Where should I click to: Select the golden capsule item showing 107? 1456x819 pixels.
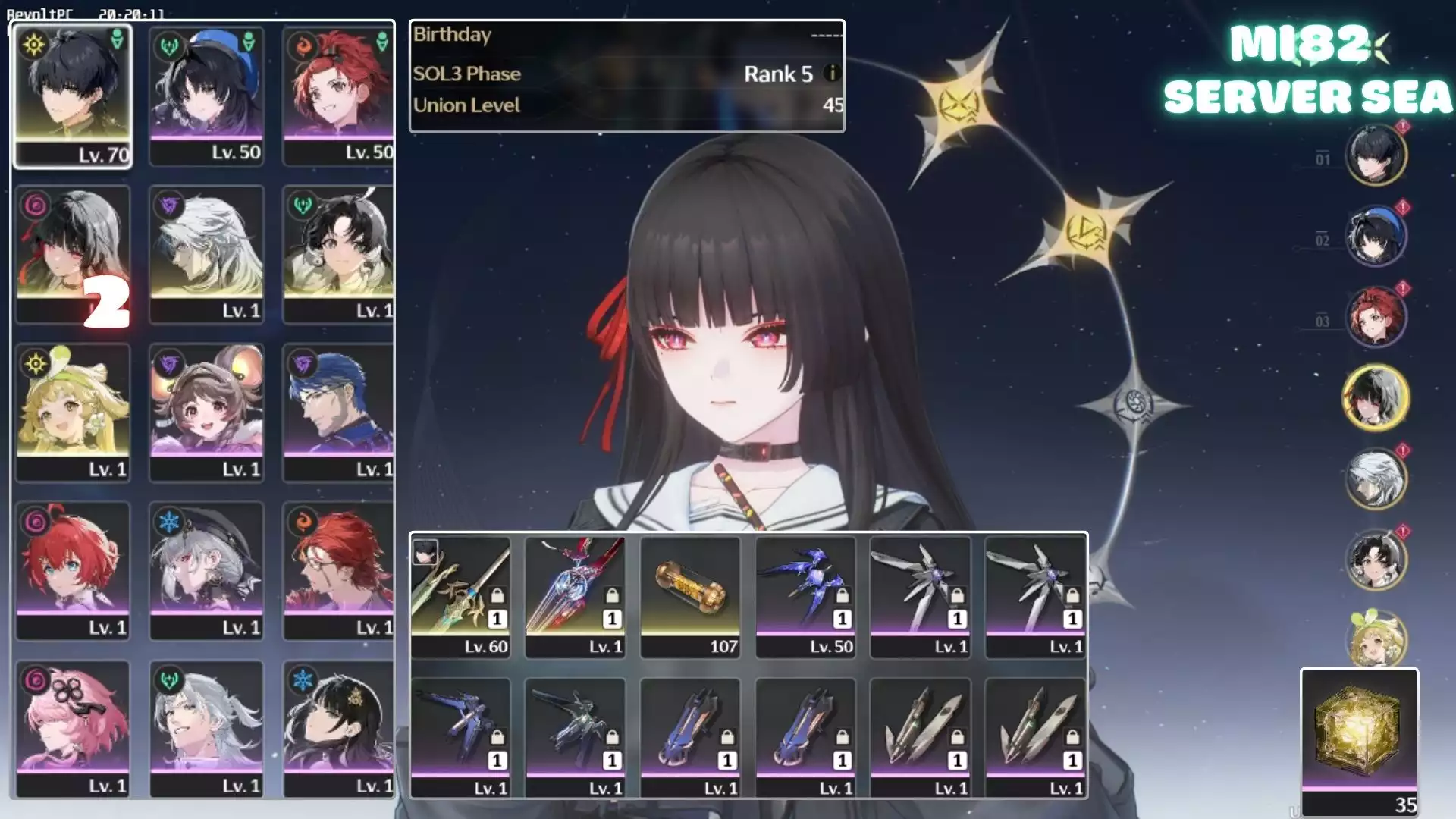pyautogui.click(x=690, y=596)
